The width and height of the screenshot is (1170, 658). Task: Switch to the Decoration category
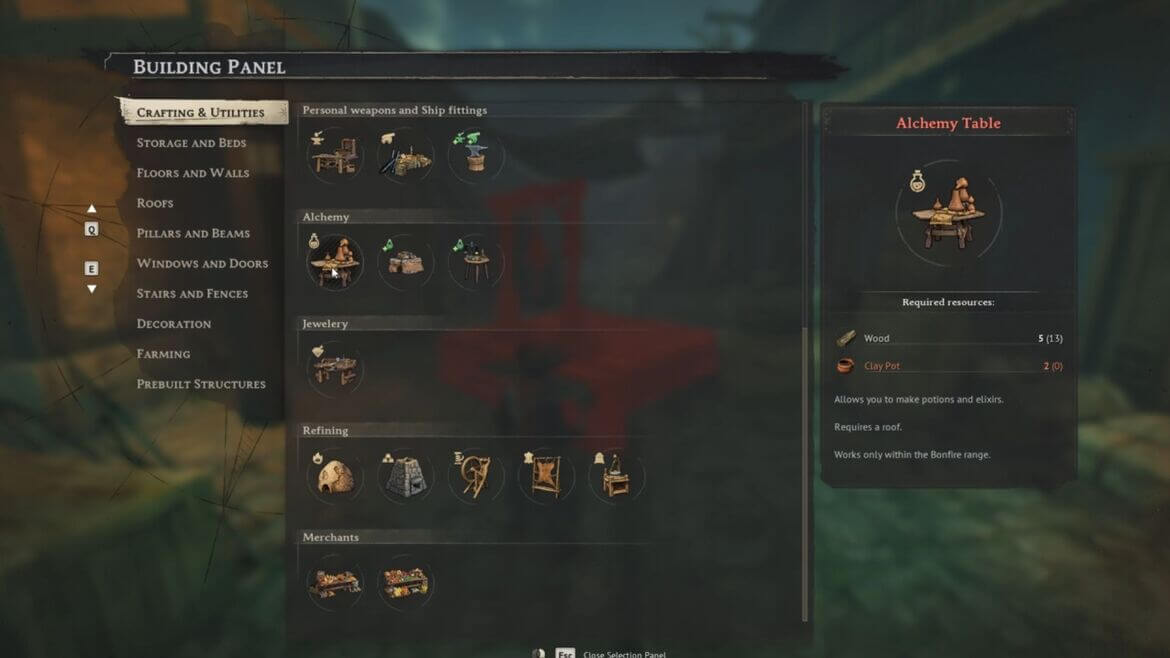174,323
